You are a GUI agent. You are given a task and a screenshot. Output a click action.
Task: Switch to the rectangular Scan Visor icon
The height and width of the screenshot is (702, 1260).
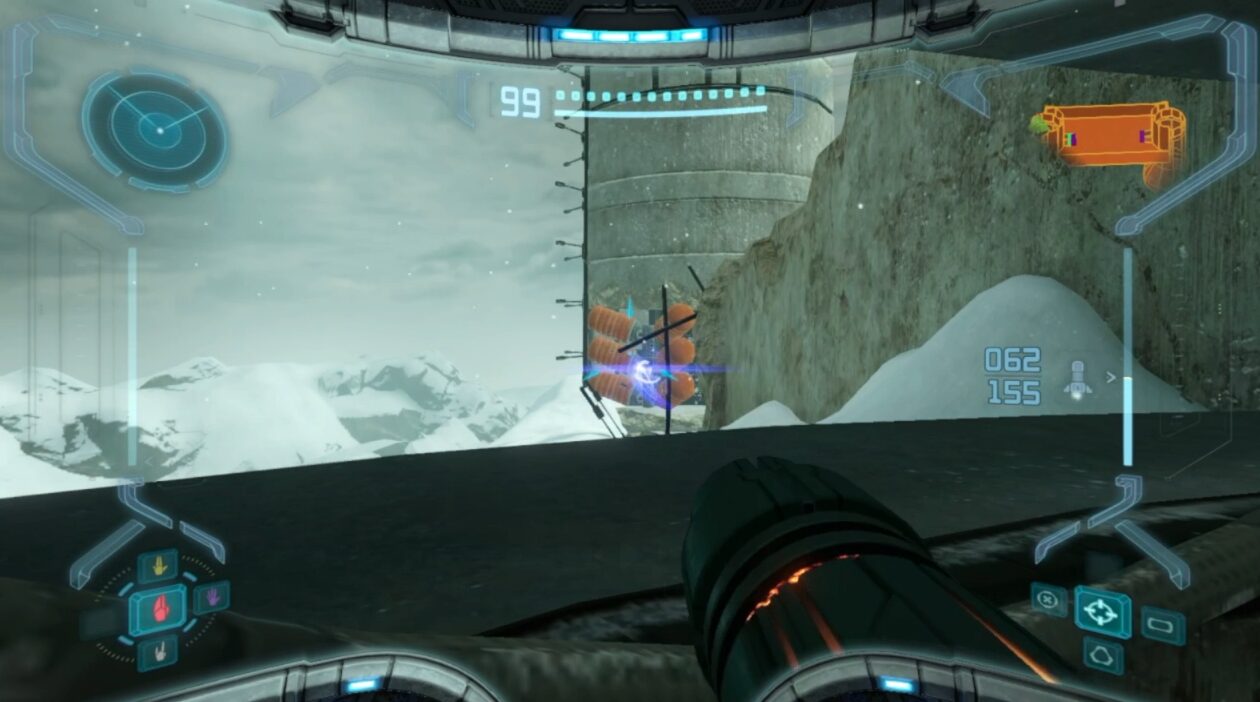tap(1163, 625)
